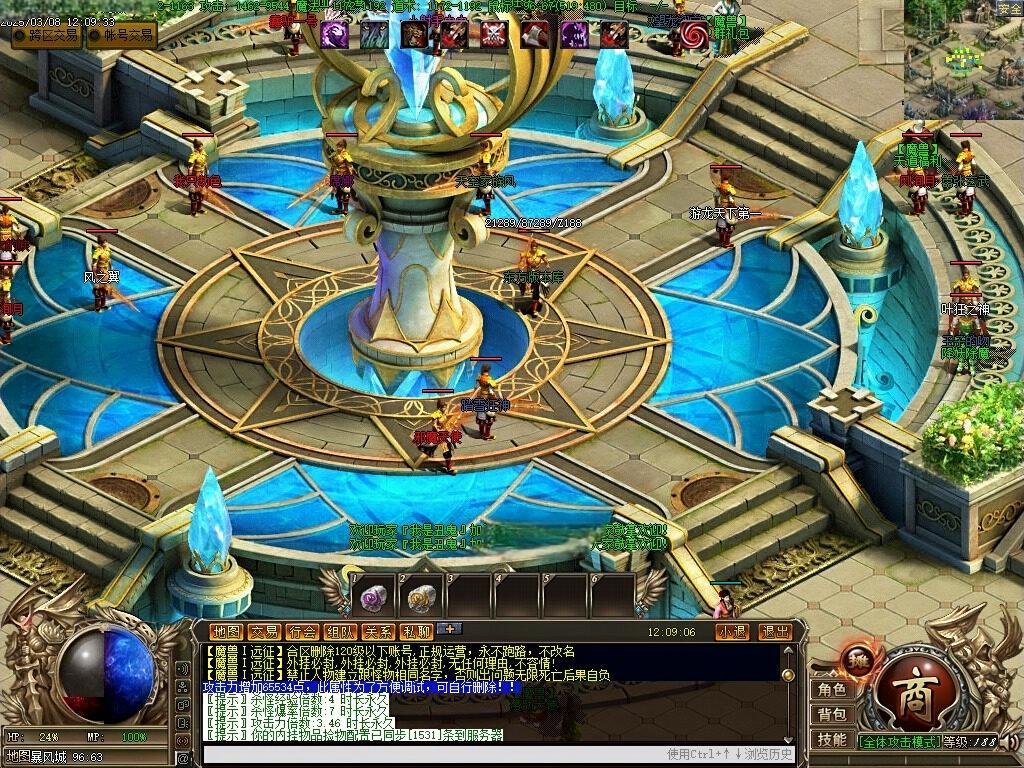Open the 行会 guild panel
1024x768 pixels.
pos(302,632)
